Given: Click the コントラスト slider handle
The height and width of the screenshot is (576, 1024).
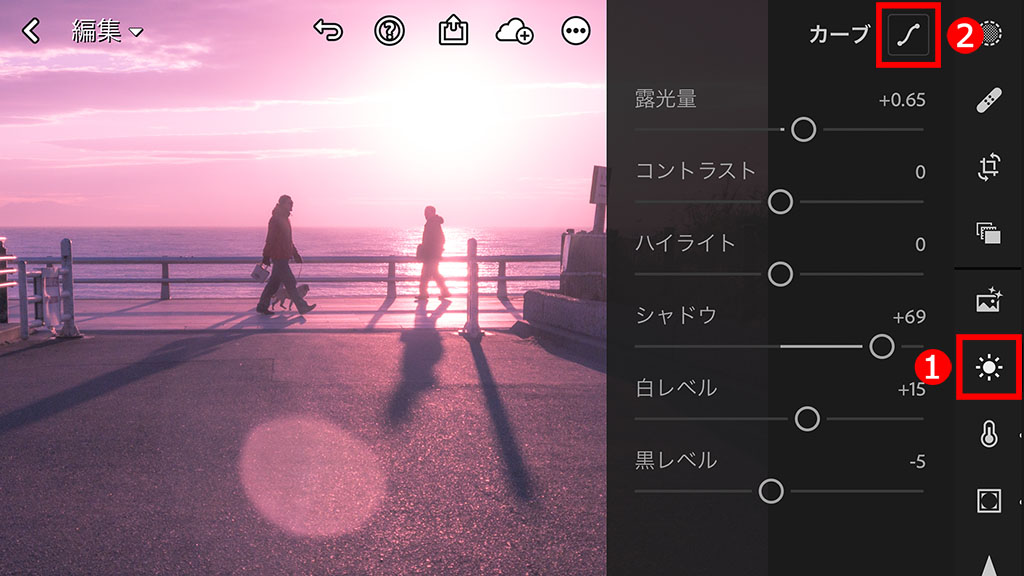Looking at the screenshot, I should [x=780, y=202].
